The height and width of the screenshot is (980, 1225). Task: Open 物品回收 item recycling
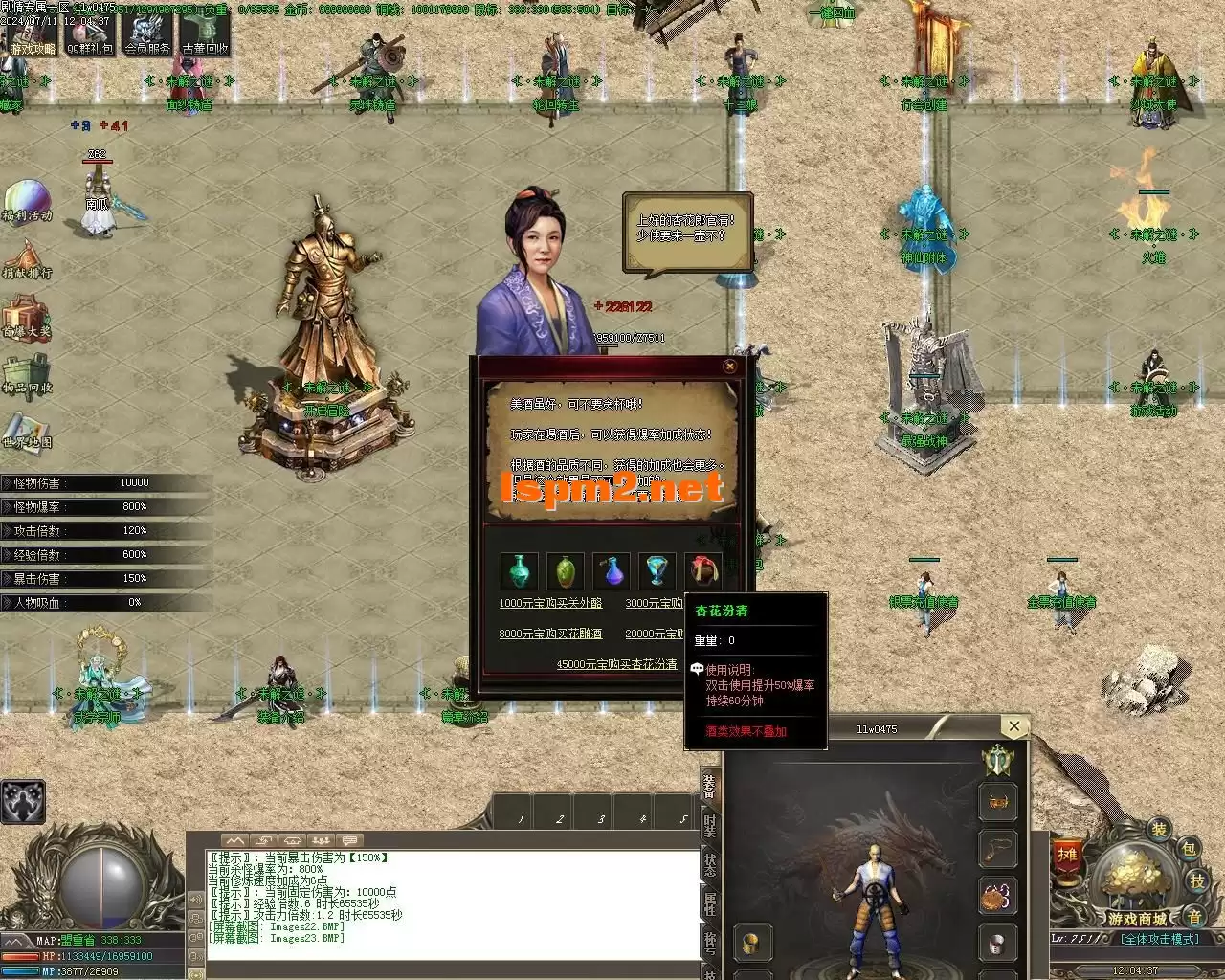pyautogui.click(x=26, y=375)
